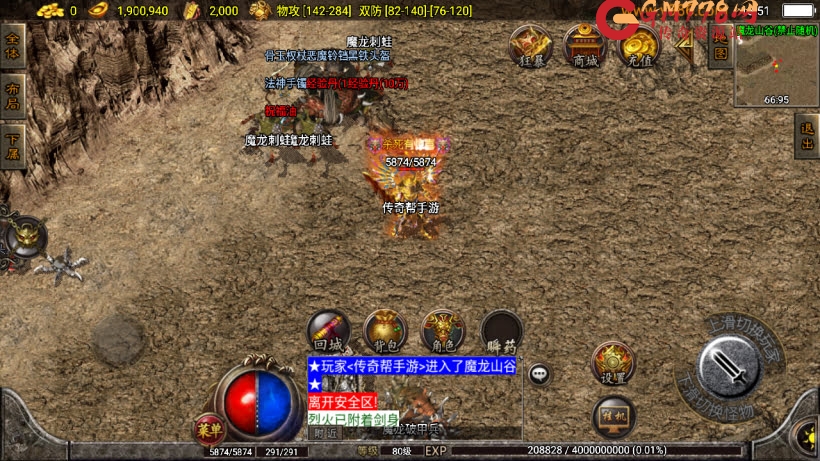Viewport: 820px width, 461px height.
Task: Open the 商城 shop
Action: [x=584, y=46]
